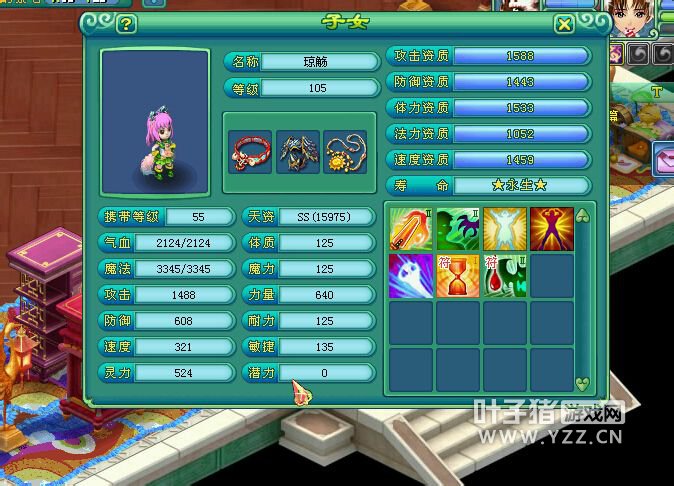
Task: Click the skill list scroll-up arrow
Action: click(x=583, y=216)
